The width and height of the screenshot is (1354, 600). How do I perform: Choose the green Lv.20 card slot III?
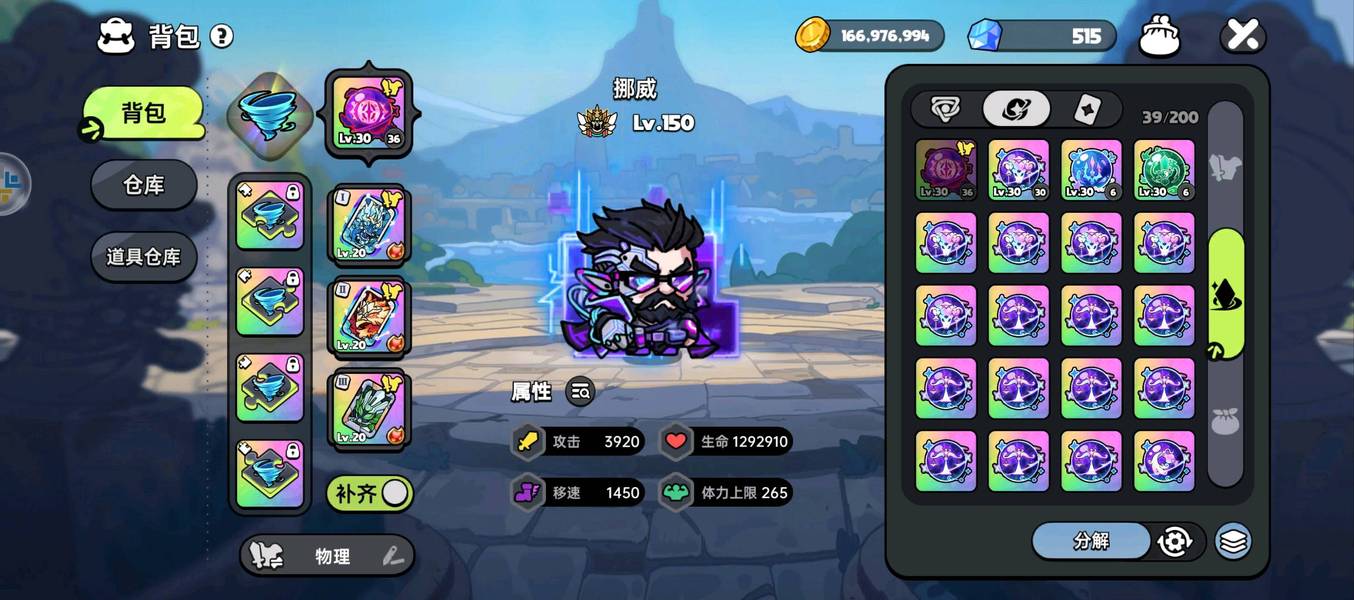[x=368, y=408]
